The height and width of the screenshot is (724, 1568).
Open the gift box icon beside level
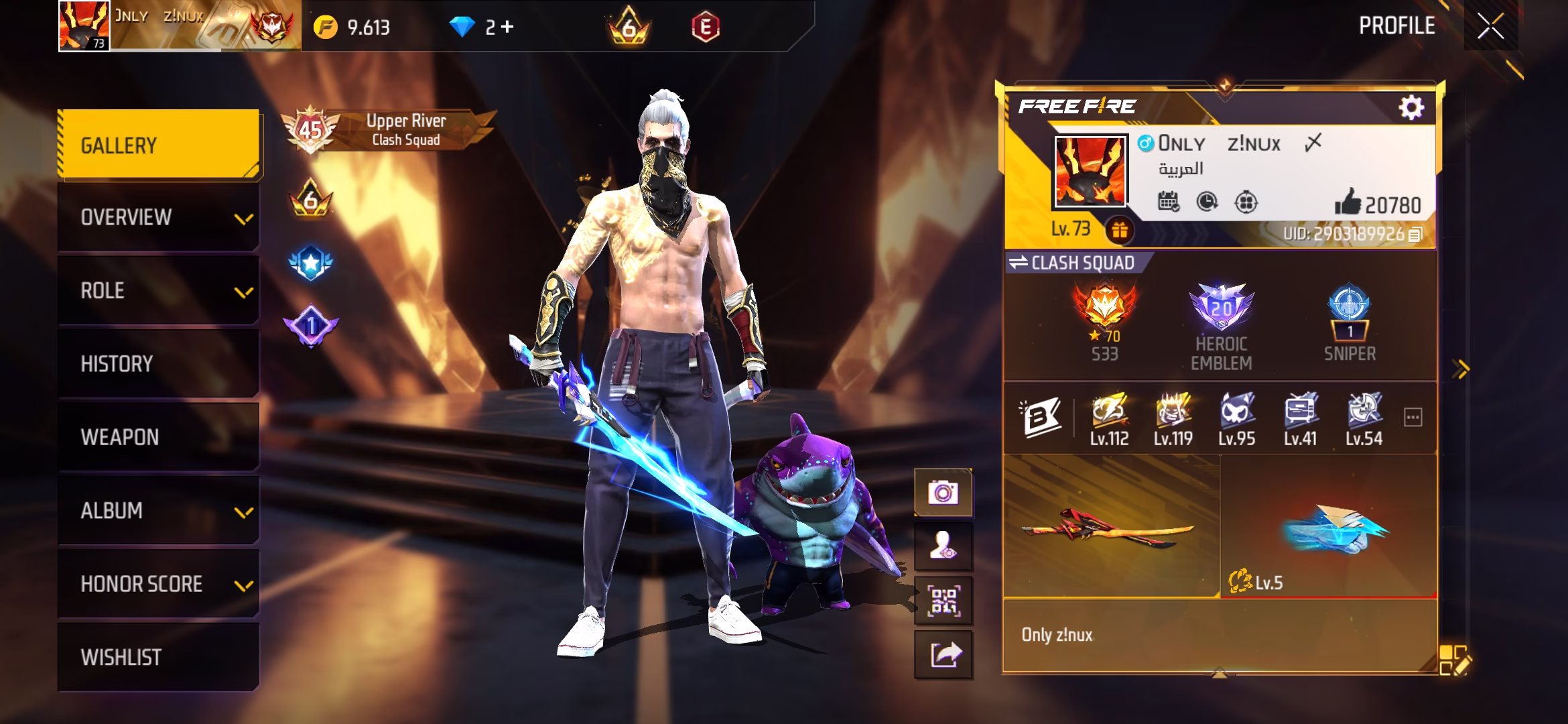[1119, 231]
